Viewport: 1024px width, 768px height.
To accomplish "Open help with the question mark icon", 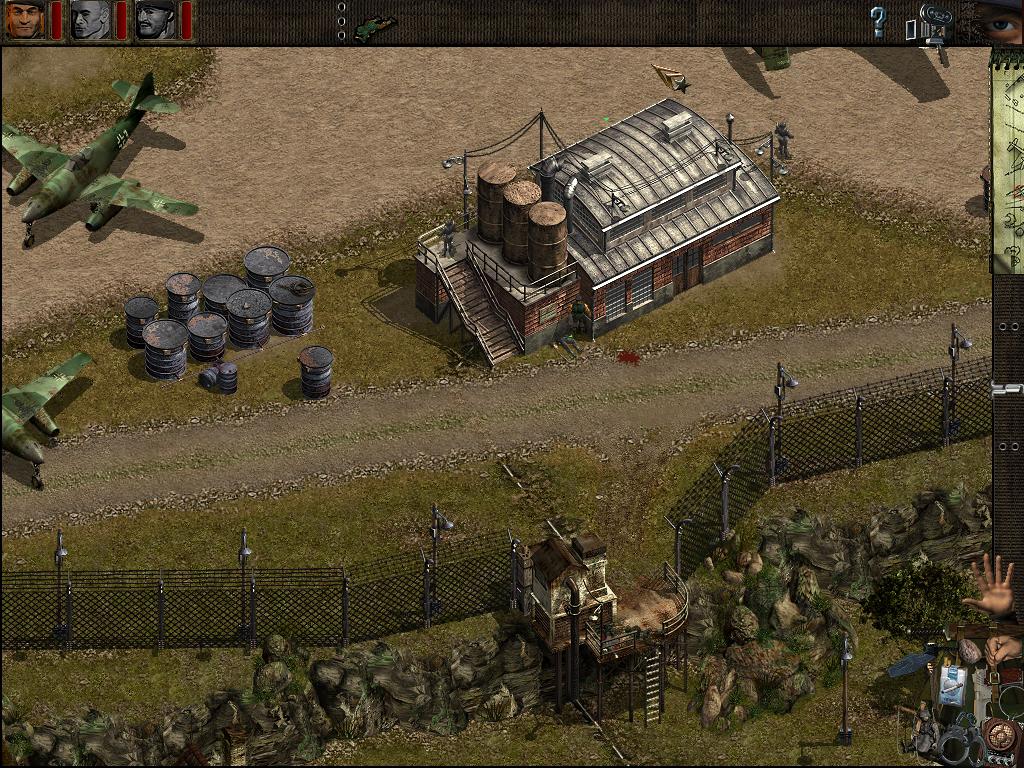I will click(x=878, y=21).
